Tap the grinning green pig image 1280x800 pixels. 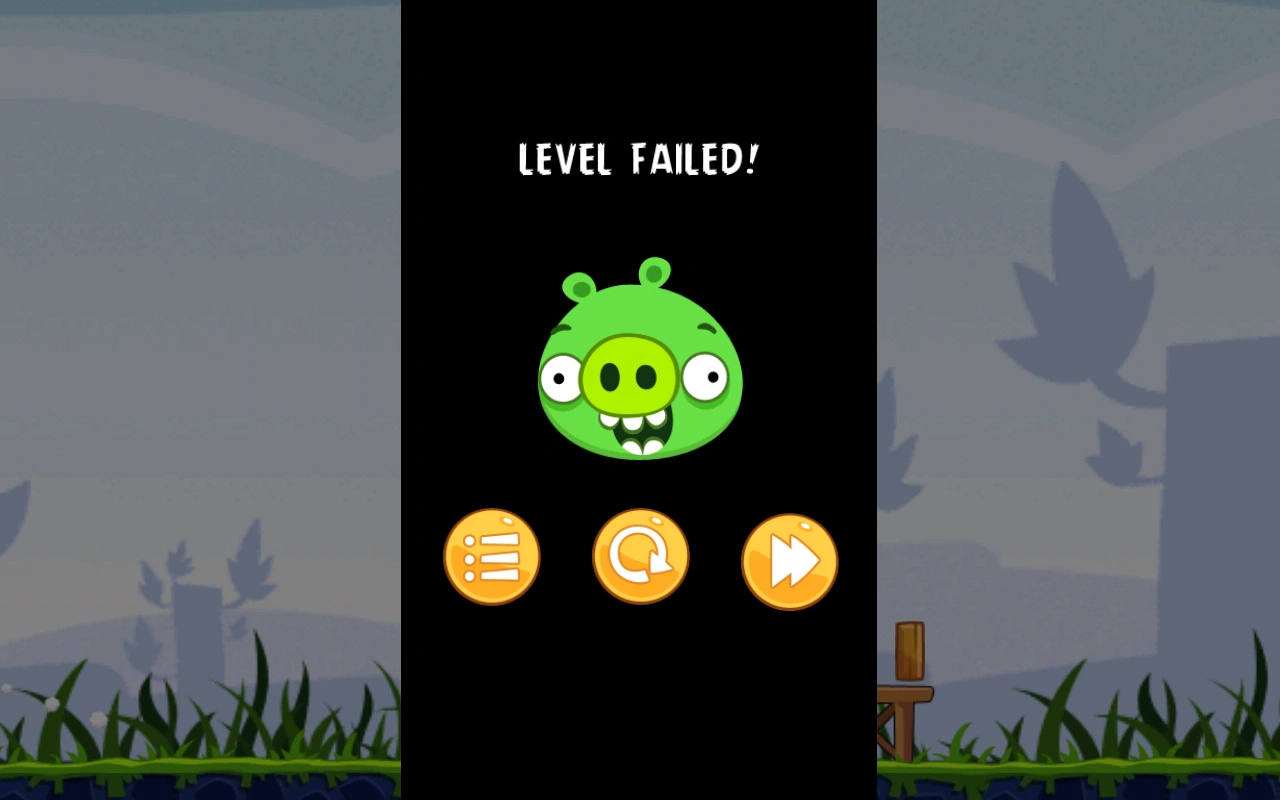(x=640, y=370)
